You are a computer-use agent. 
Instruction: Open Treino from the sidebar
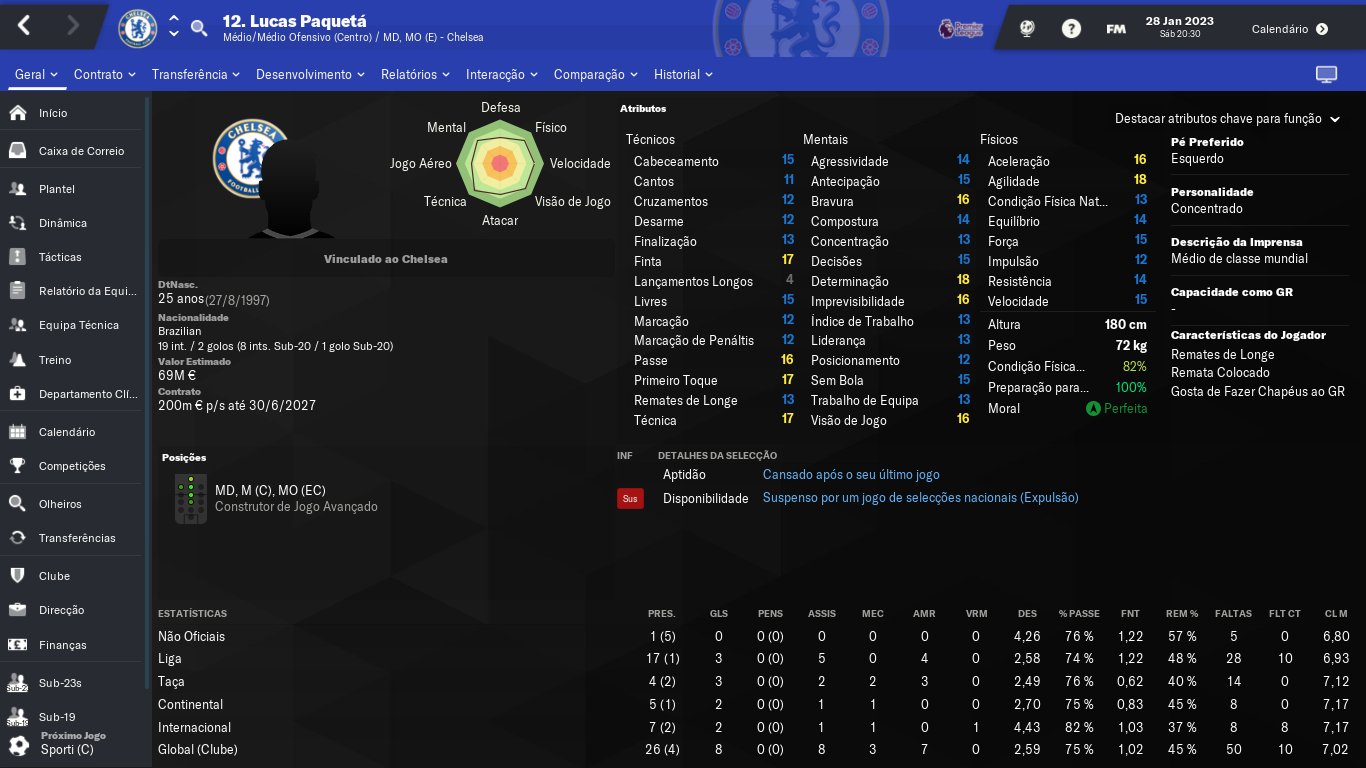coord(55,360)
